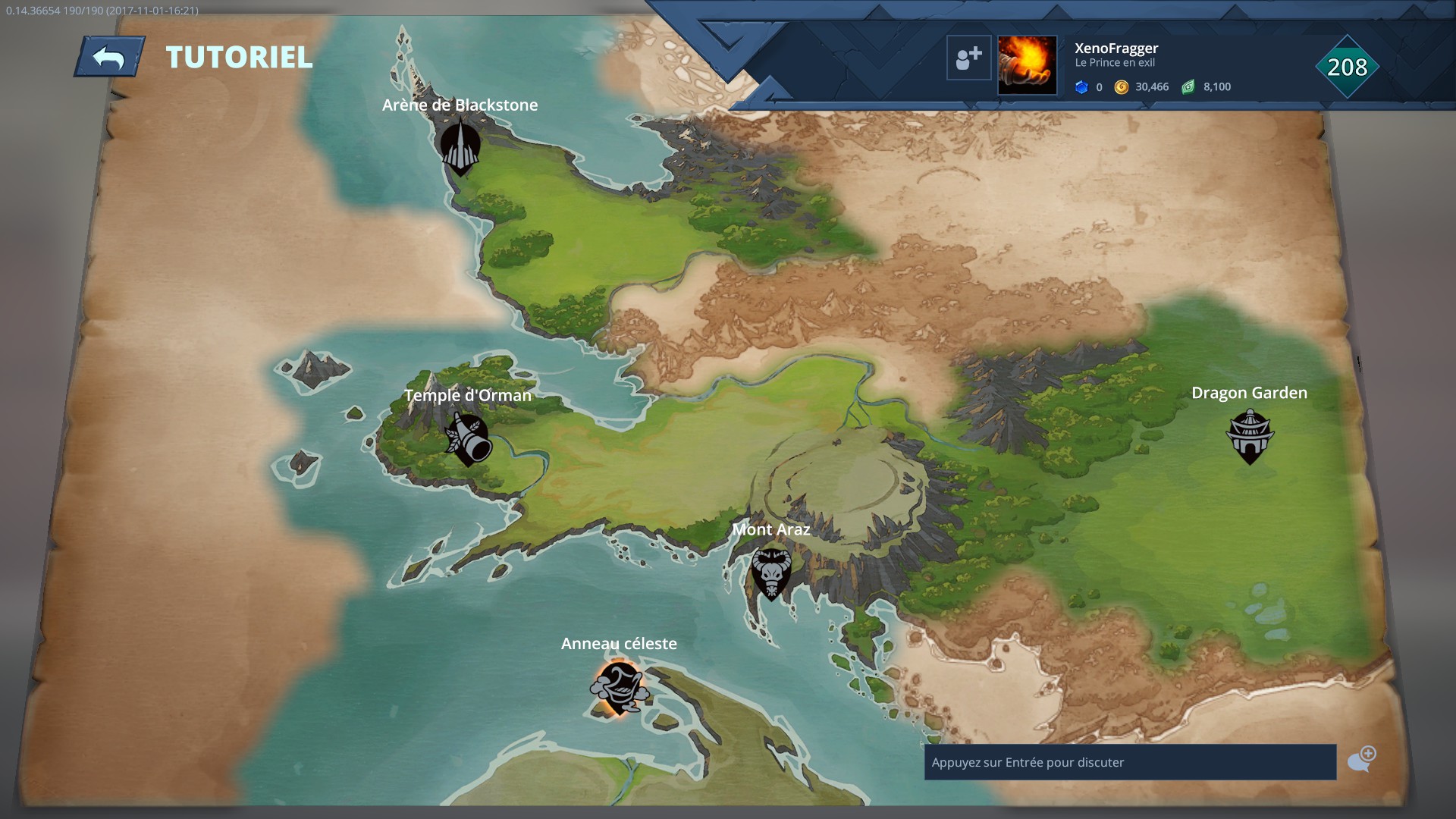Viewport: 1456px width, 819px height.
Task: Click the flaming hand avatar portrait
Action: [1027, 64]
